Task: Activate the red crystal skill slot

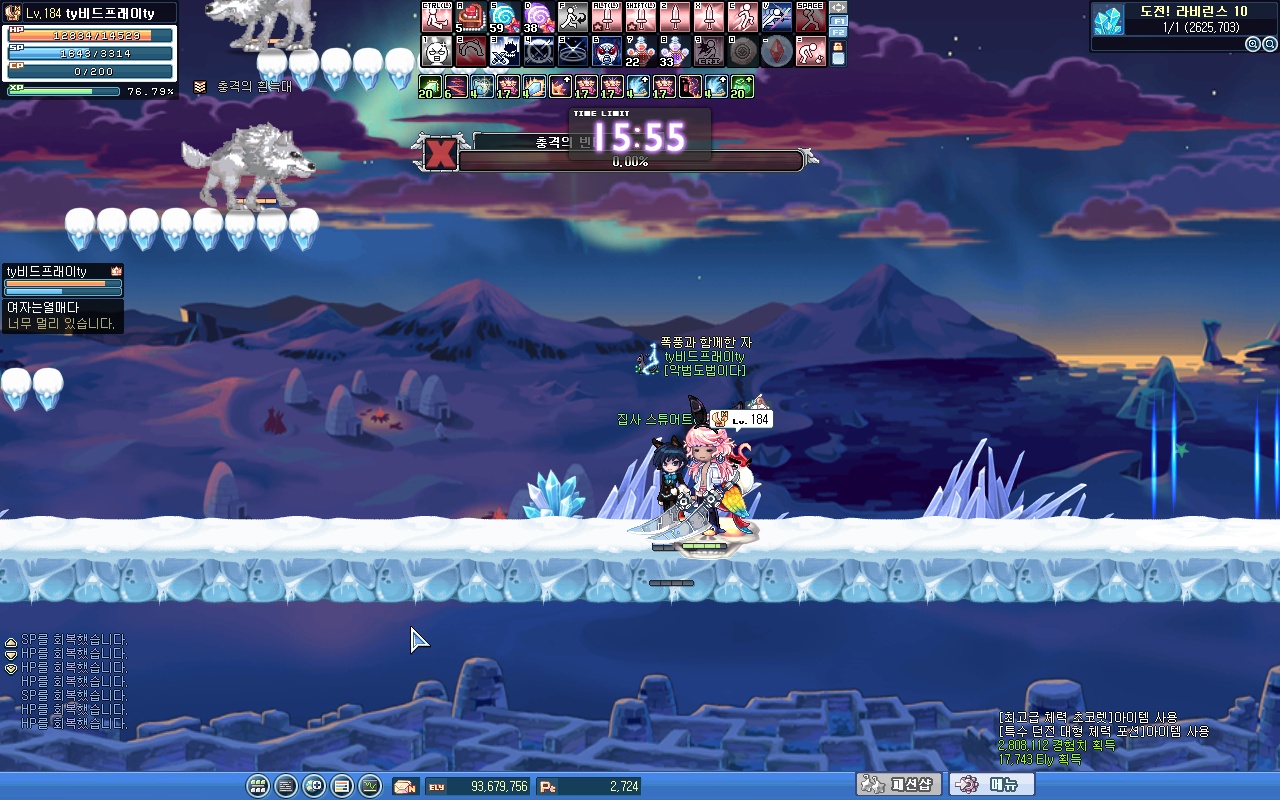Action: point(776,51)
